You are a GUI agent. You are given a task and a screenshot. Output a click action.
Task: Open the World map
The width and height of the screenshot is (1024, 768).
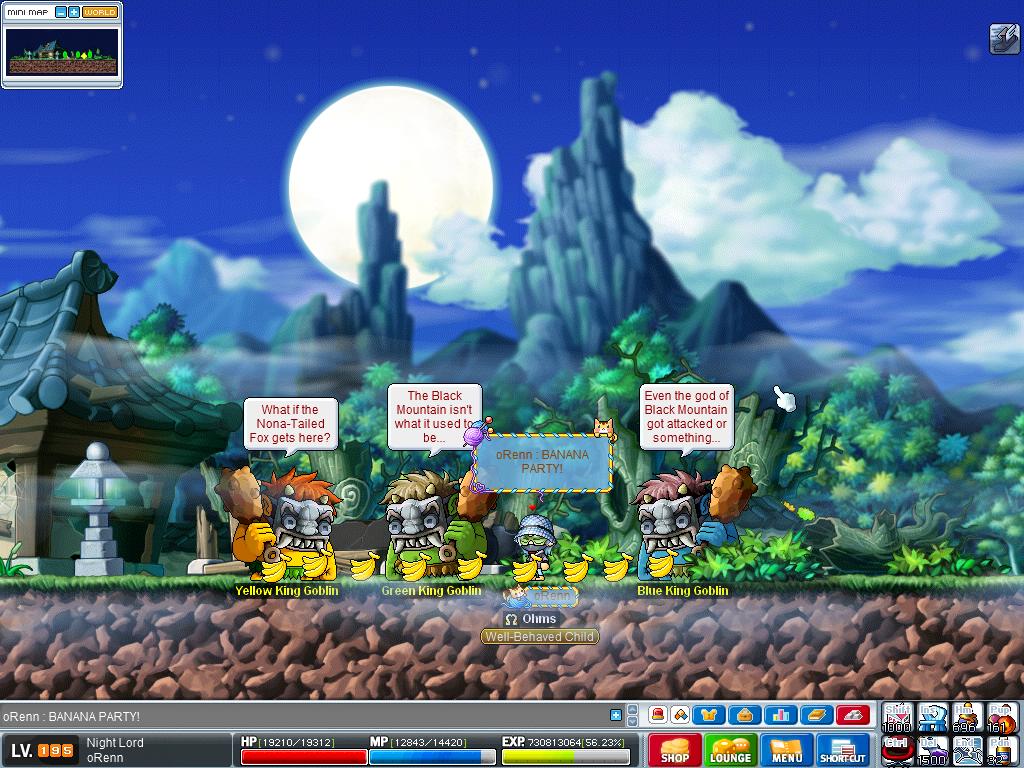(100, 12)
